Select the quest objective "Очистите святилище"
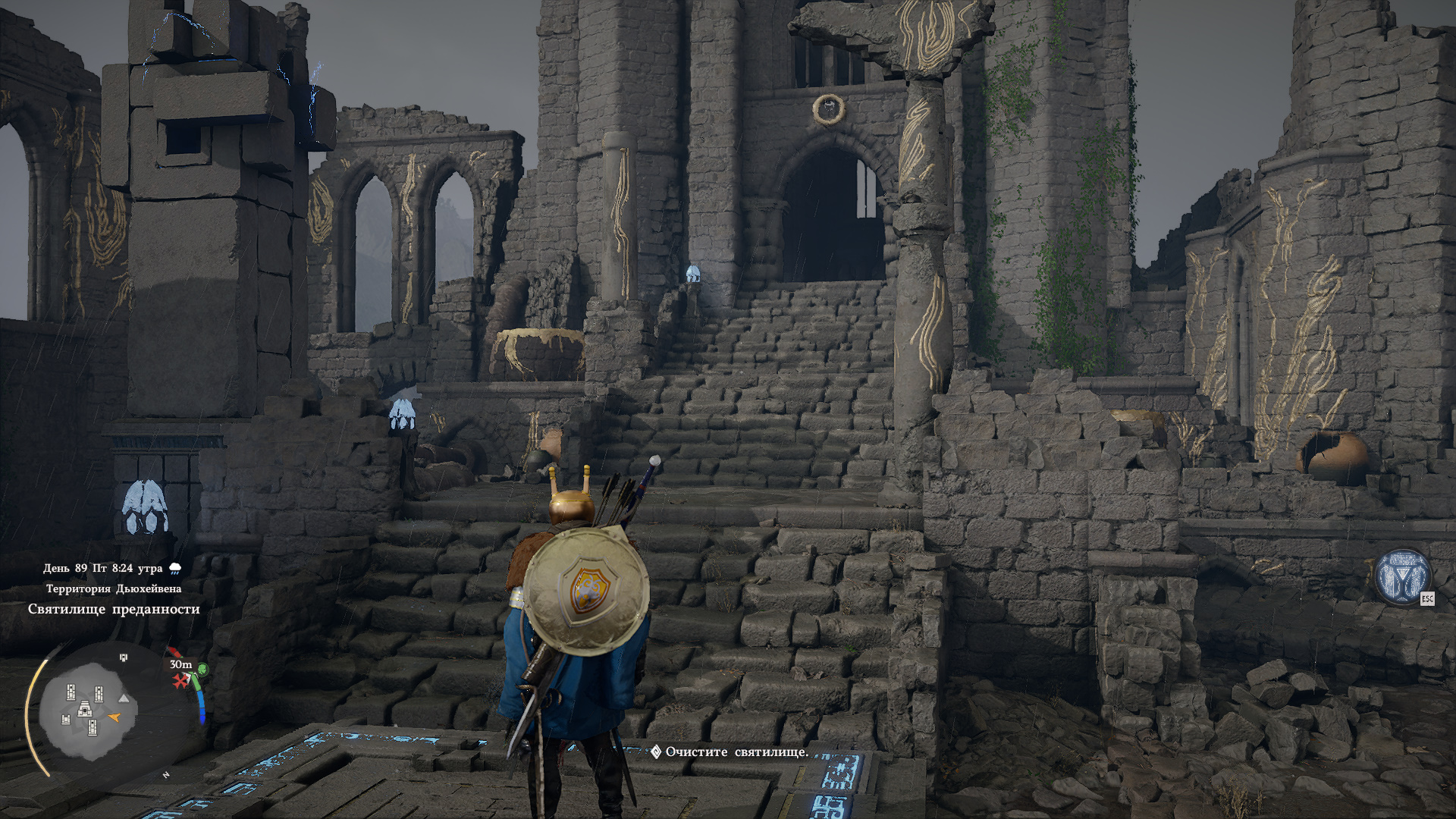Screen dimensions: 1456x819 tap(736, 752)
